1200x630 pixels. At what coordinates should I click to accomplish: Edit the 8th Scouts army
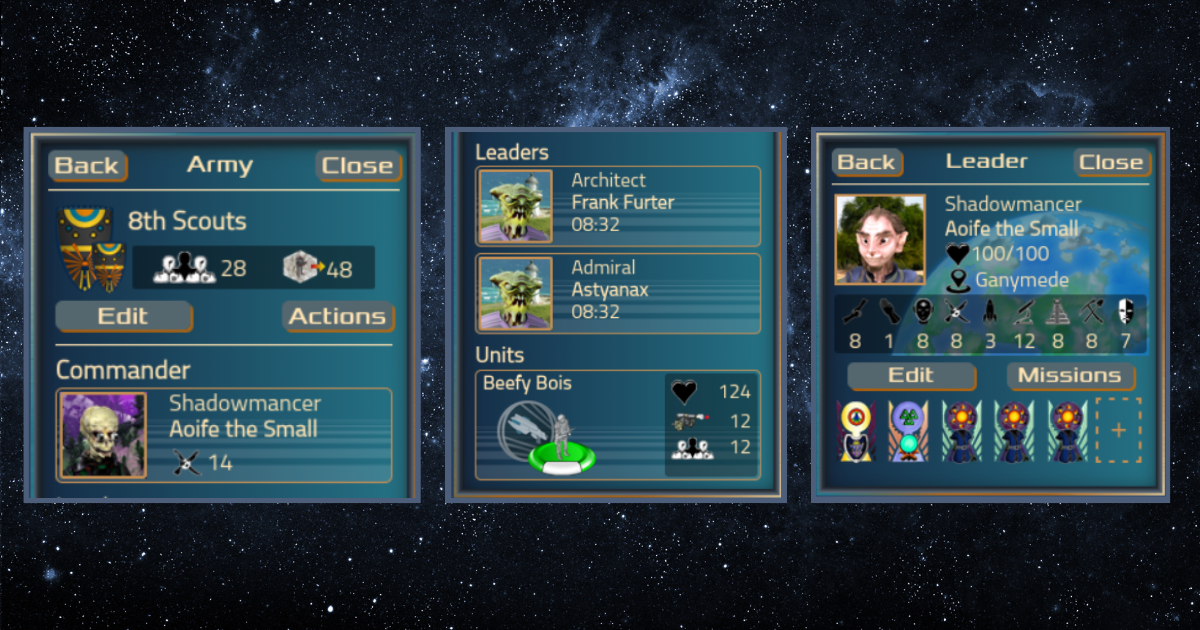122,317
